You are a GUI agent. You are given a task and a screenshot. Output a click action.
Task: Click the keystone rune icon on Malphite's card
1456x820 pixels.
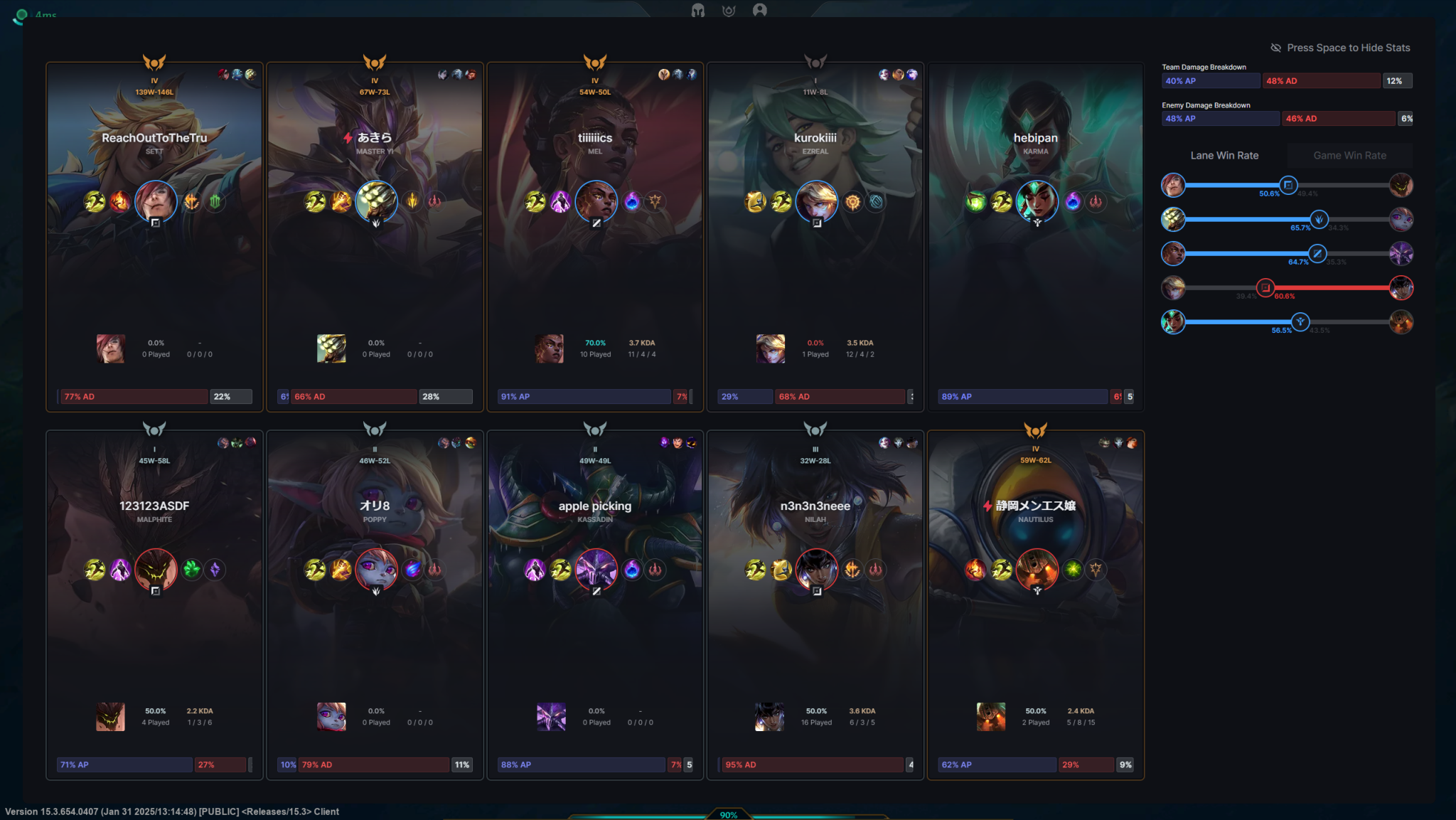click(x=192, y=569)
